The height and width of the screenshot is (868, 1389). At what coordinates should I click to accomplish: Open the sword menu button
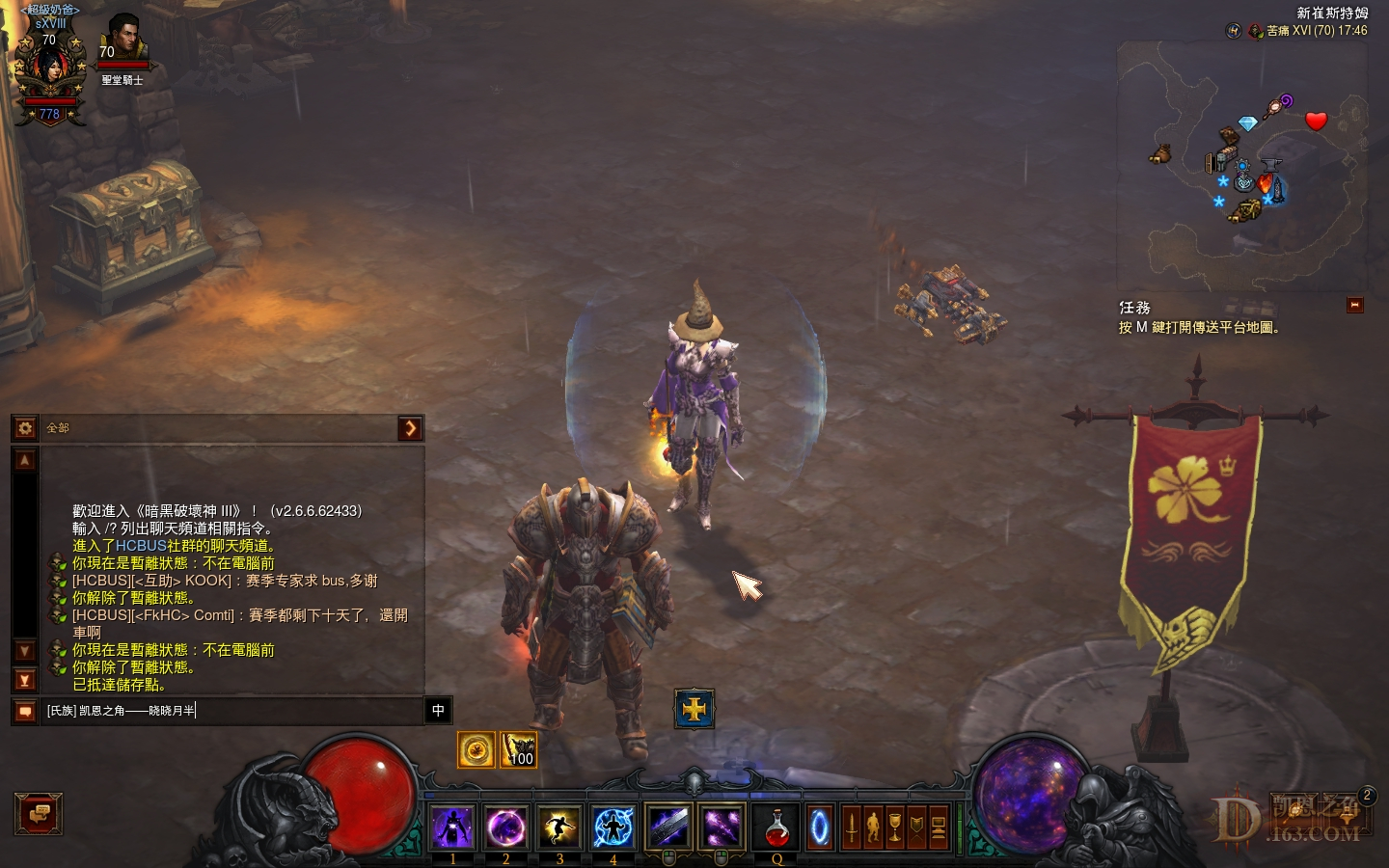tap(851, 827)
